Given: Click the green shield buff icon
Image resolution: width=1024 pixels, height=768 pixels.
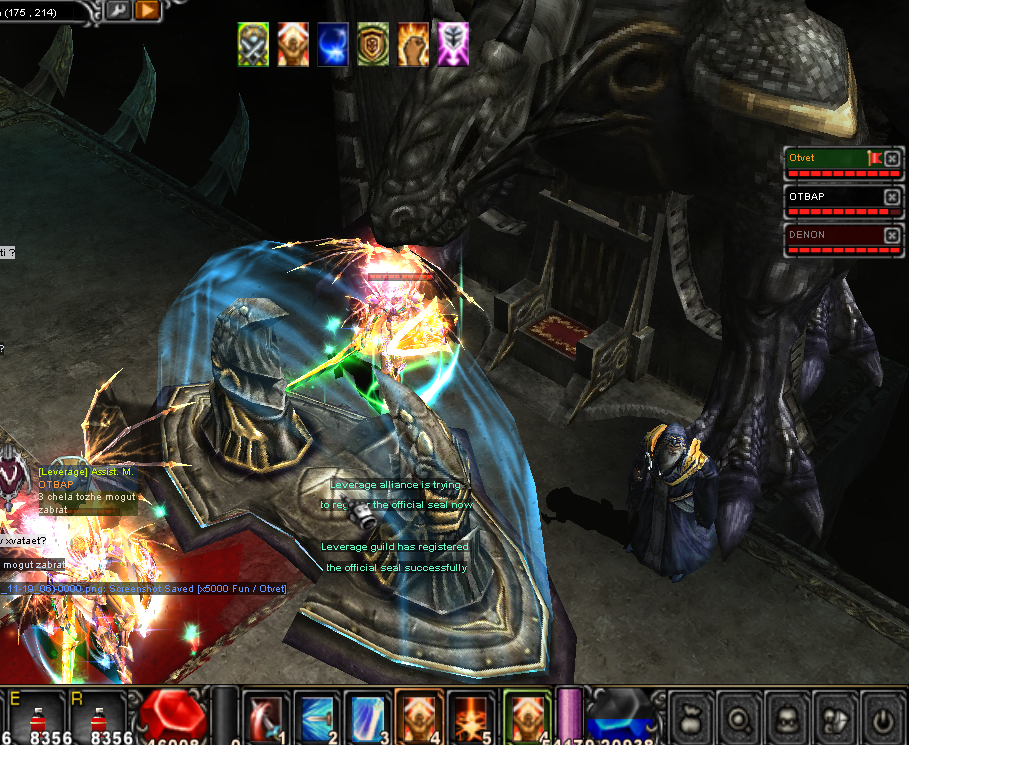Looking at the screenshot, I should click(373, 45).
